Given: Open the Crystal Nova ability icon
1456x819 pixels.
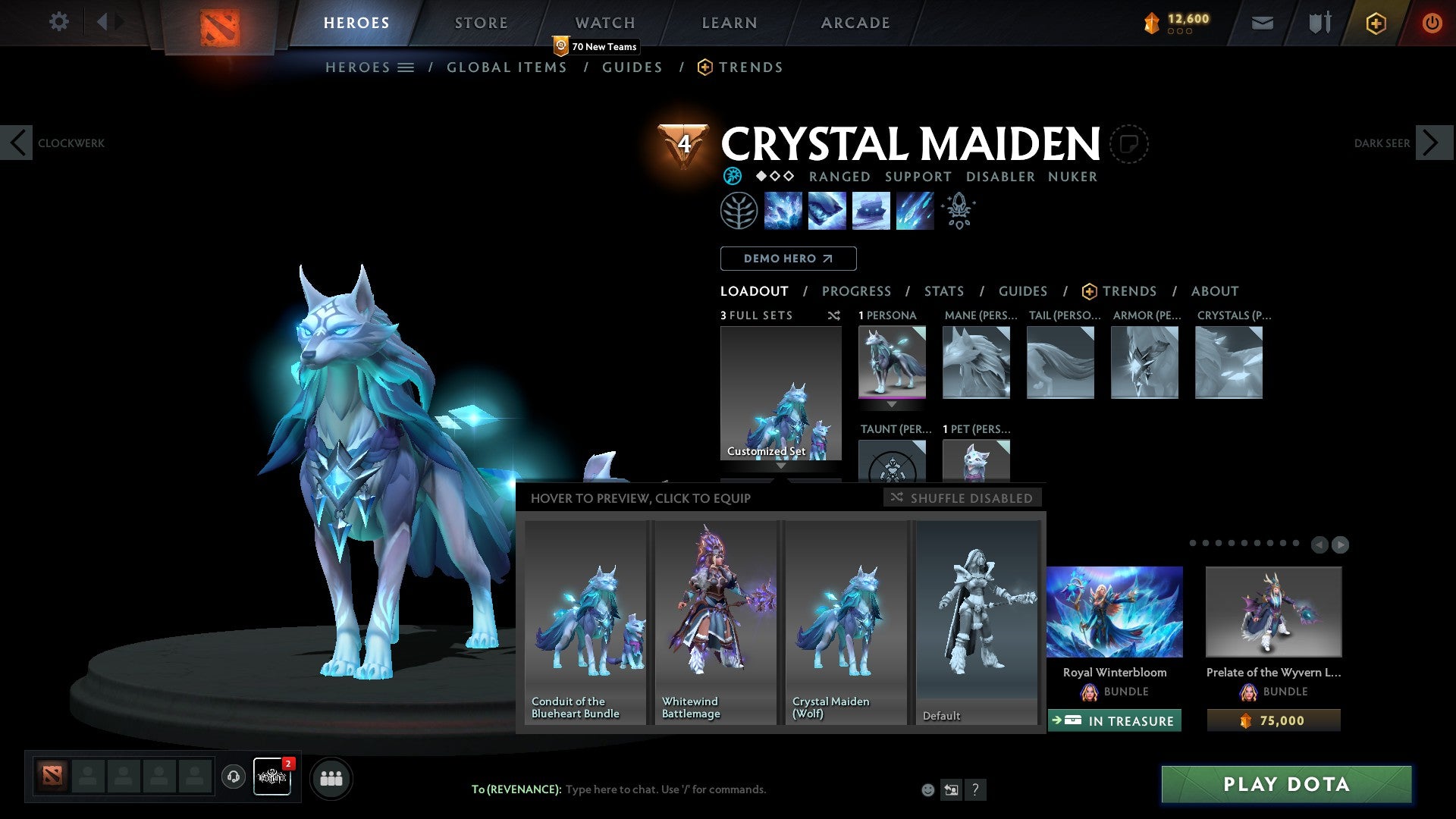Looking at the screenshot, I should [x=783, y=211].
